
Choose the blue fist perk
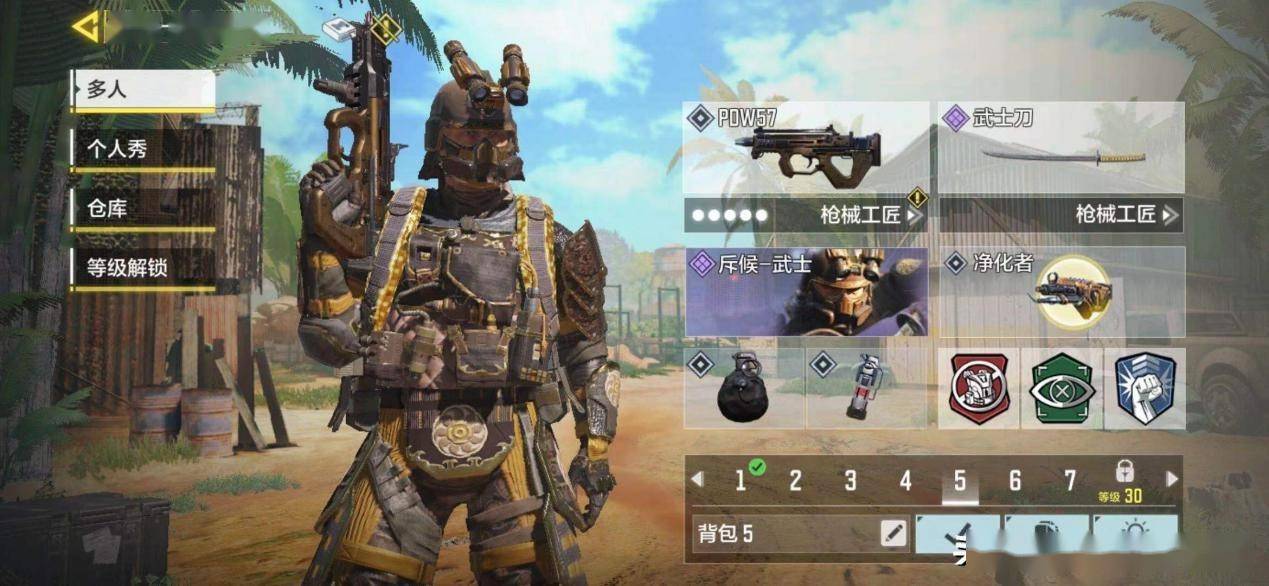click(1145, 389)
